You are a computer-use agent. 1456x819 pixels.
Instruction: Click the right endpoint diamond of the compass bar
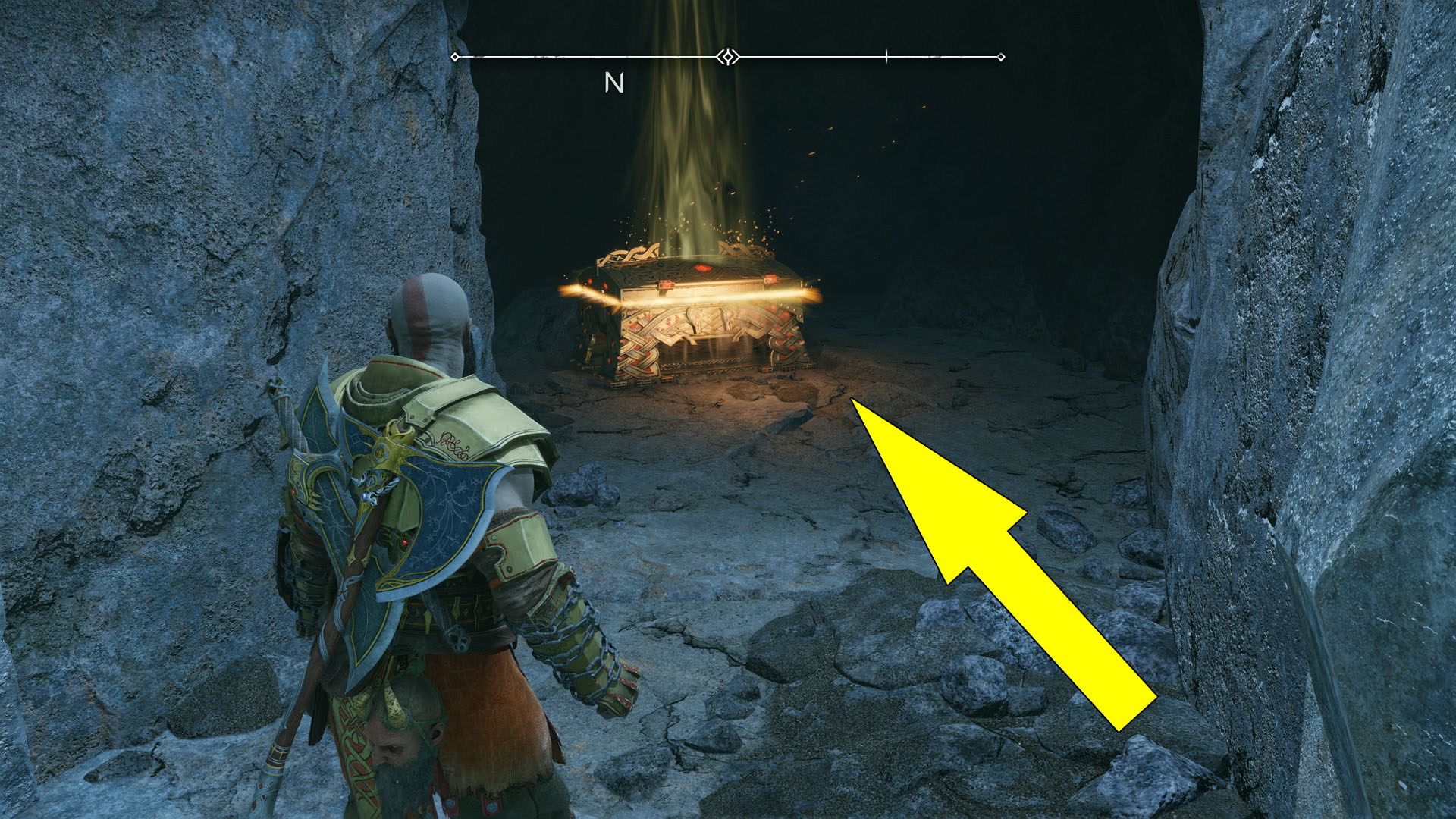click(1002, 55)
